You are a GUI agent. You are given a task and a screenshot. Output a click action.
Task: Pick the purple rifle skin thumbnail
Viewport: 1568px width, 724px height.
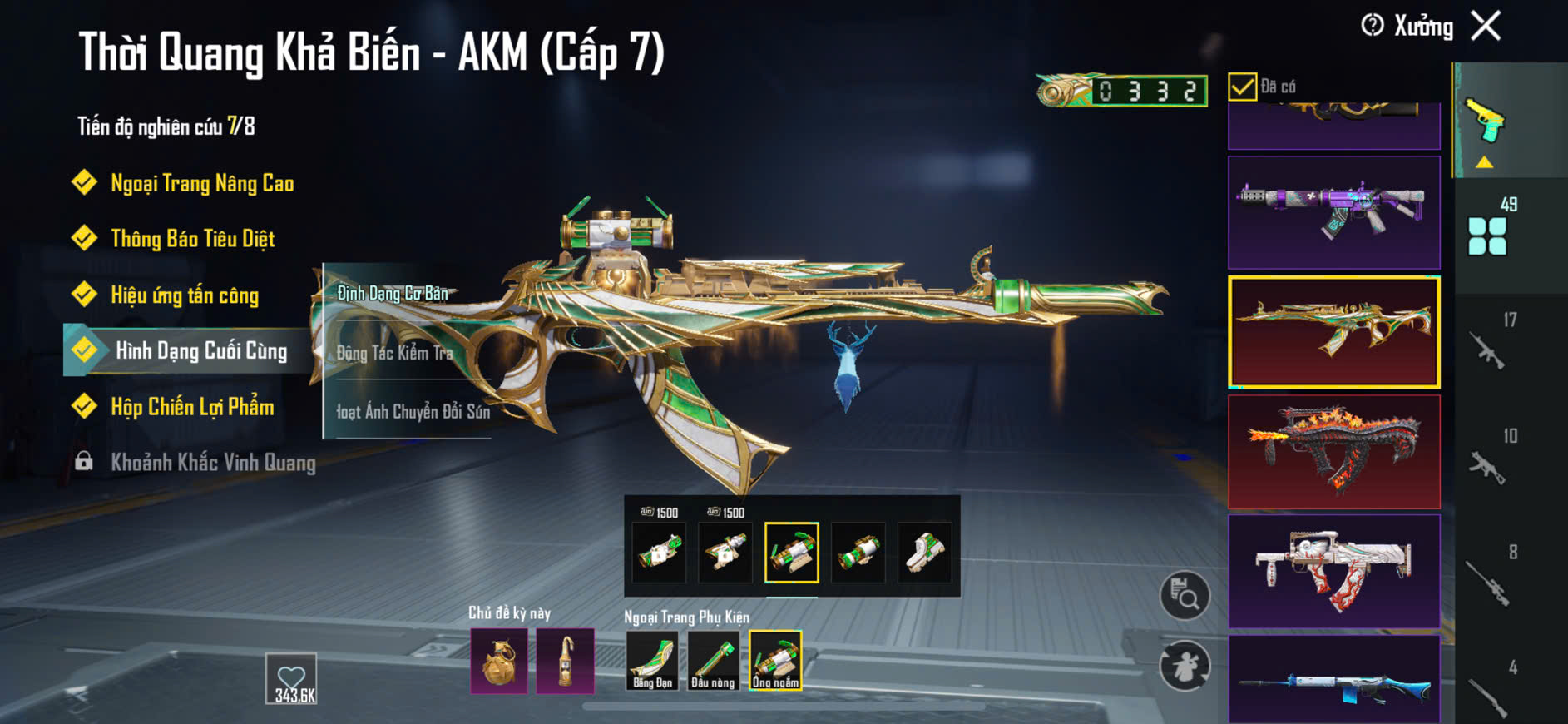click(x=1333, y=212)
